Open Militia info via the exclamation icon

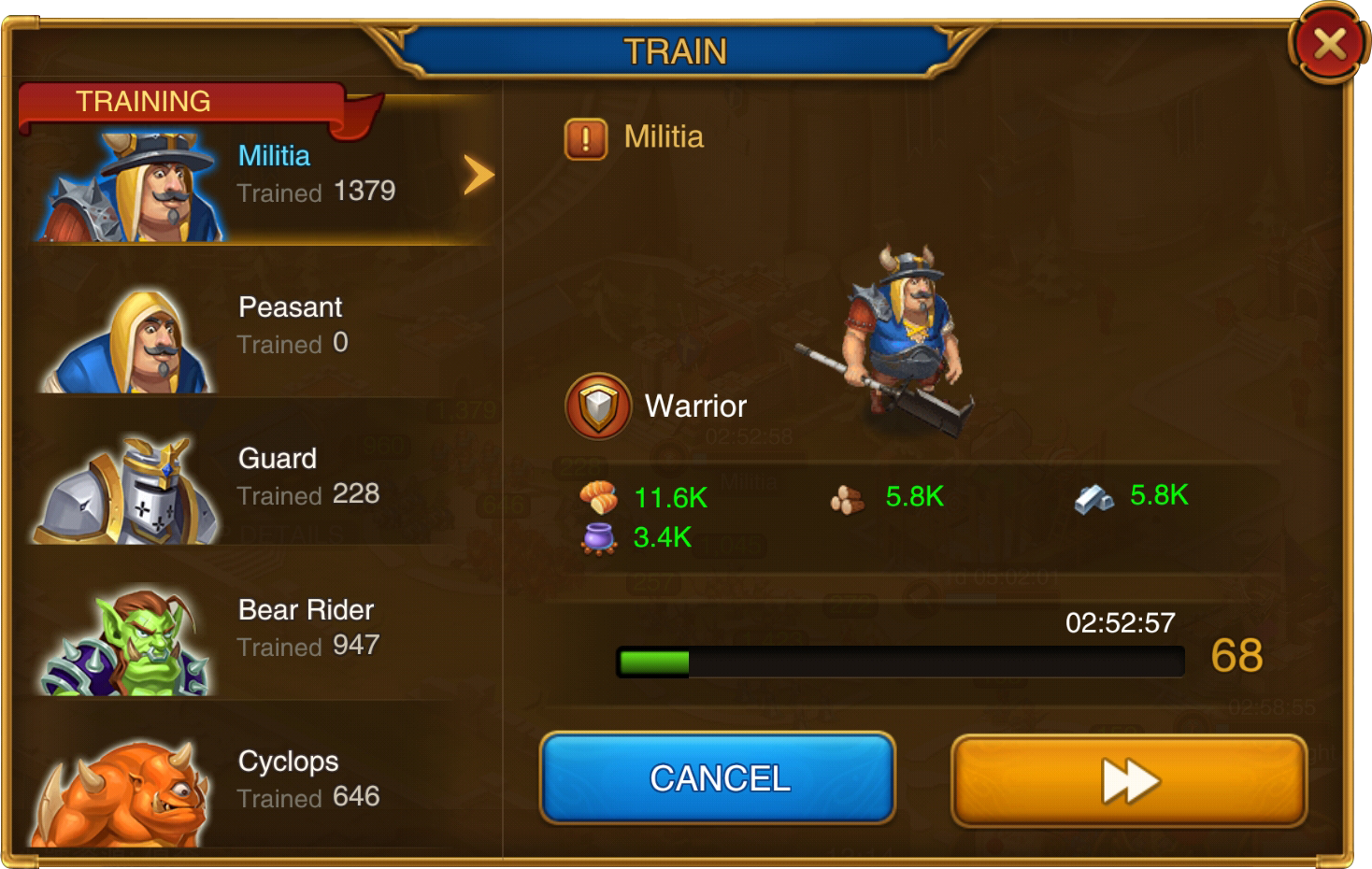[x=586, y=139]
